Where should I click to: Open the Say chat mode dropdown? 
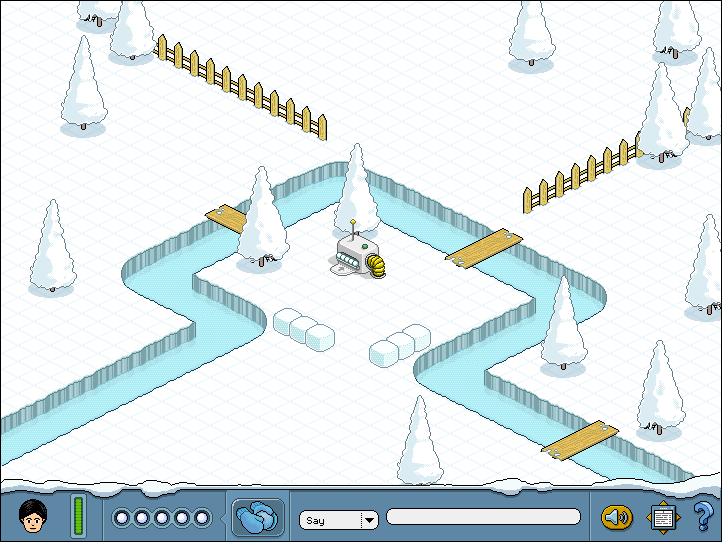click(x=369, y=520)
